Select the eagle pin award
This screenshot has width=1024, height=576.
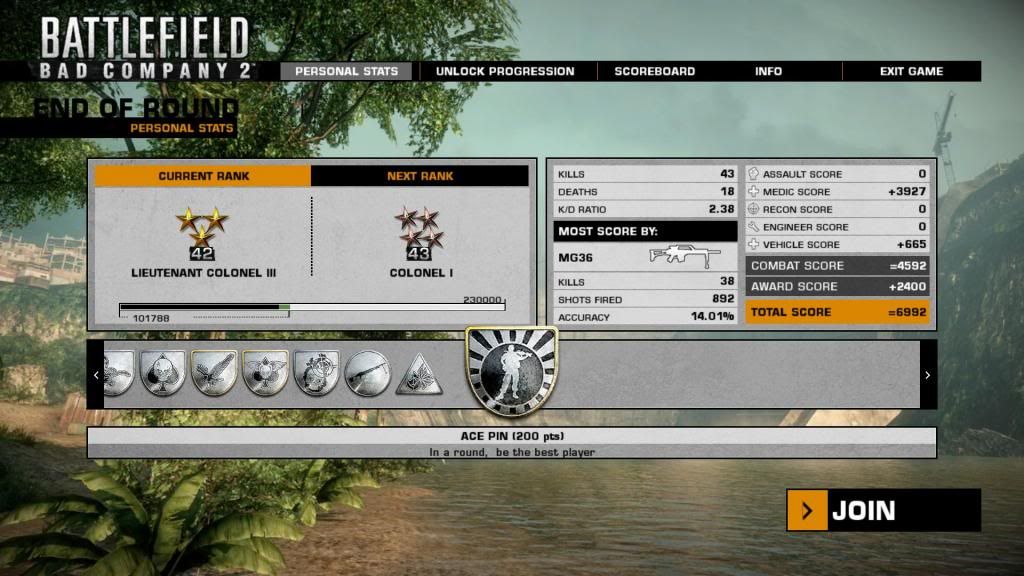(x=214, y=374)
